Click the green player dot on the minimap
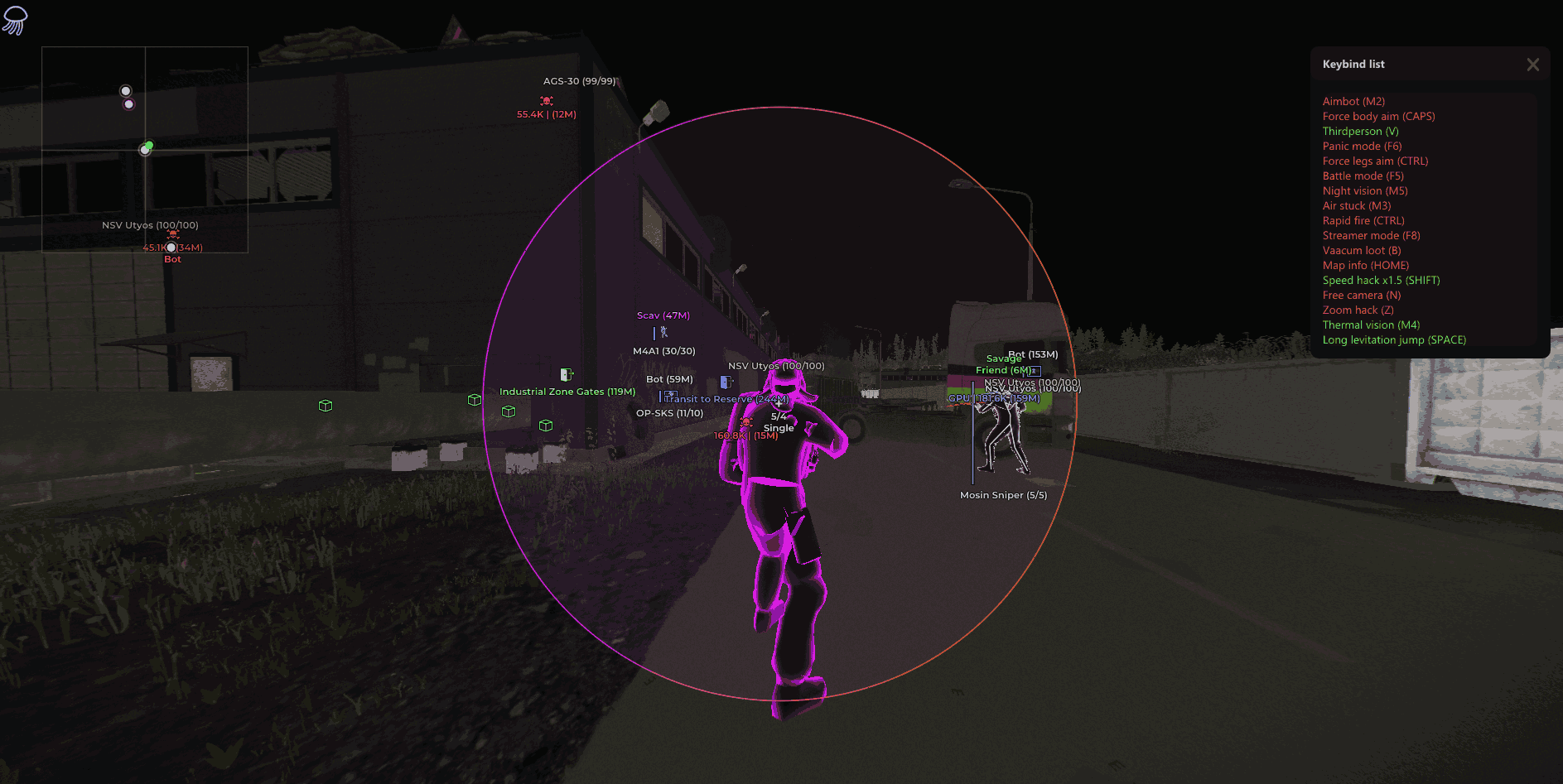Screen dimensions: 1563x784 (x=147, y=147)
